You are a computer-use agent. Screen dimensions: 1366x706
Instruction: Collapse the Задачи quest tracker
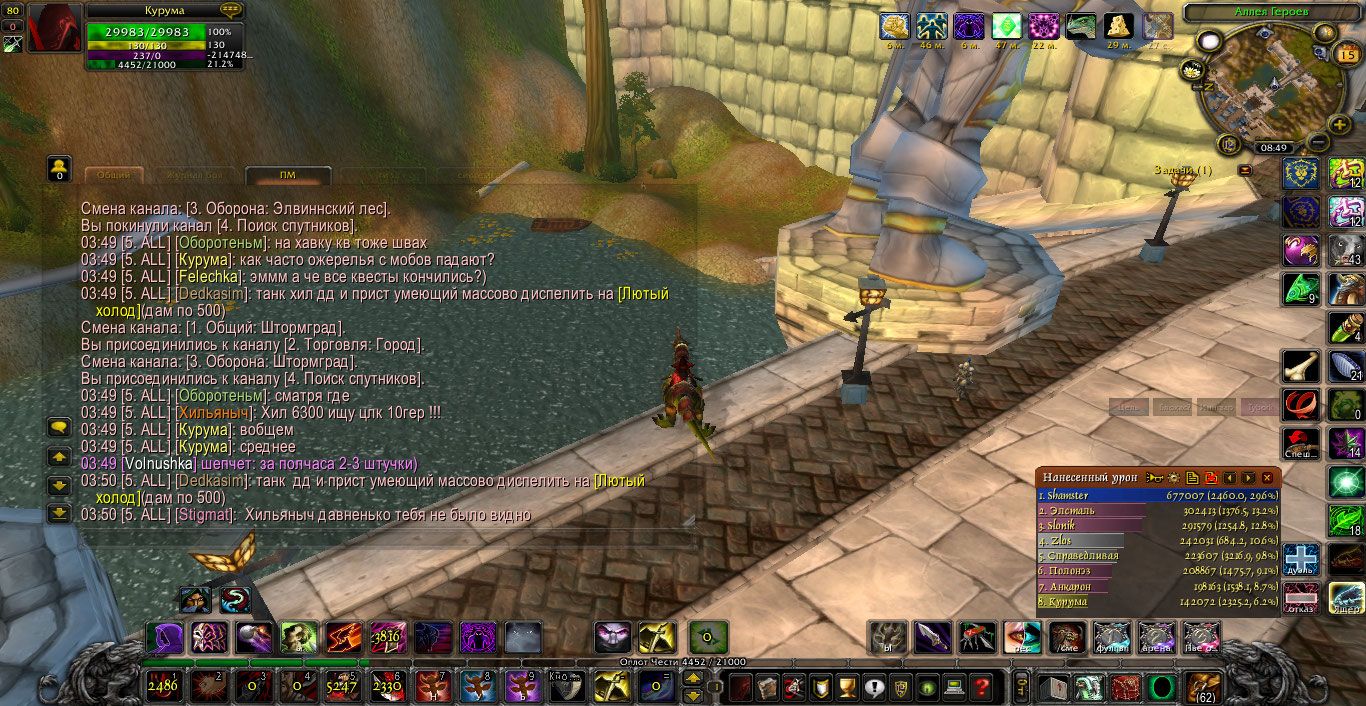pyautogui.click(x=1245, y=171)
